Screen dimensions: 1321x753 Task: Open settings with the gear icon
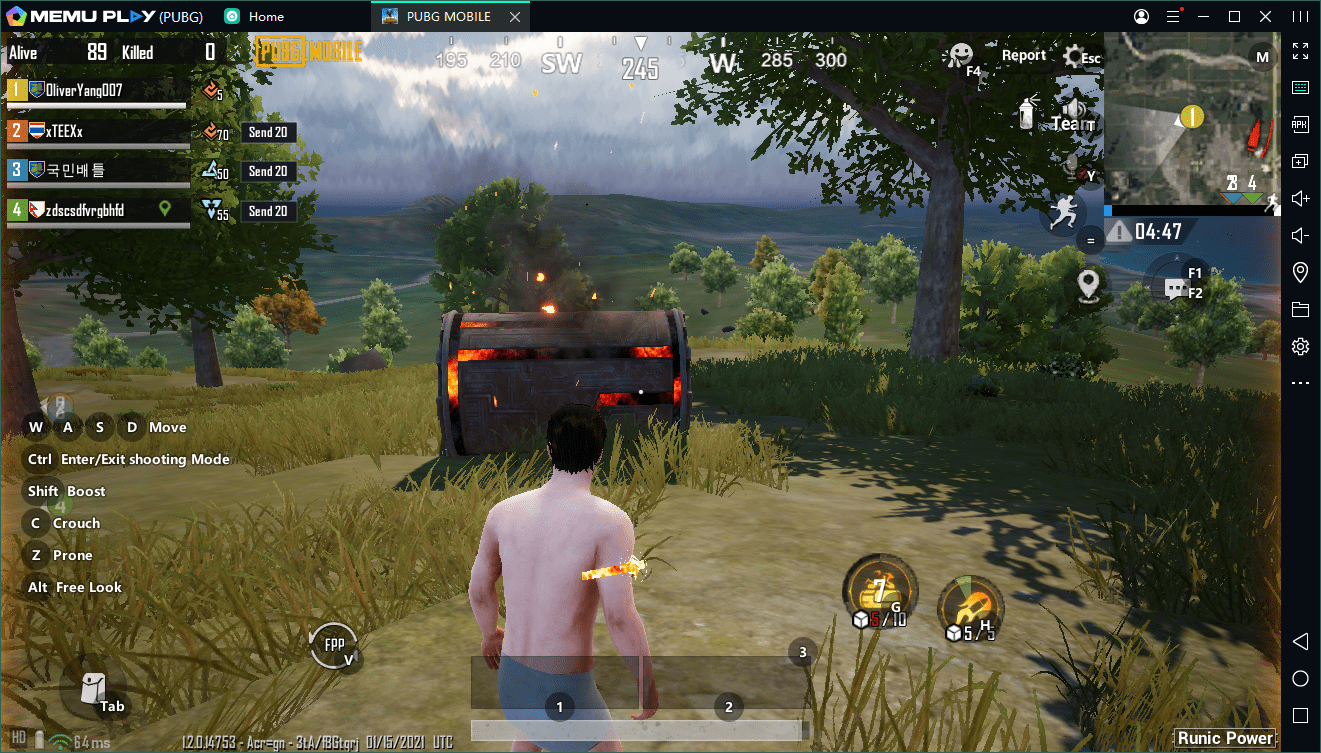coord(1076,56)
